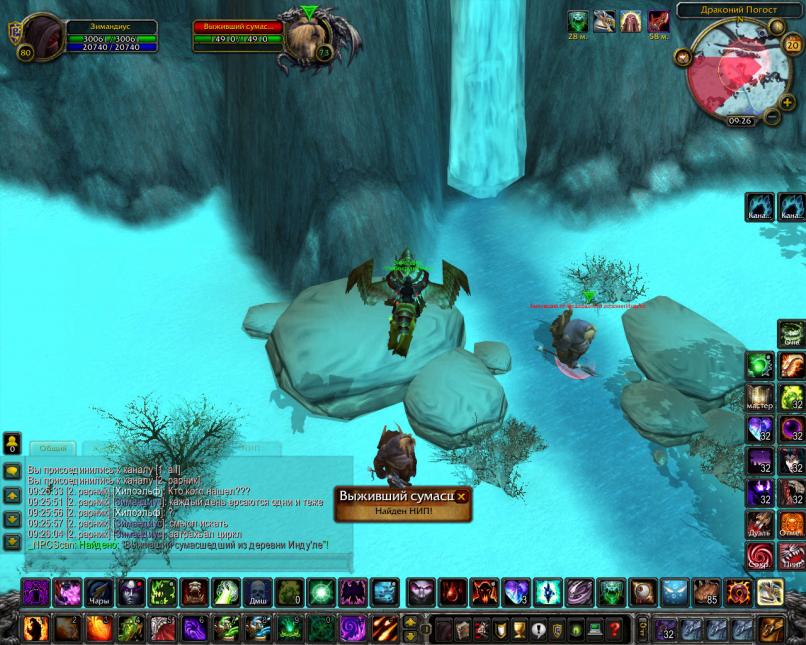
Task: Open the friends list button above chat
Action: point(12,444)
